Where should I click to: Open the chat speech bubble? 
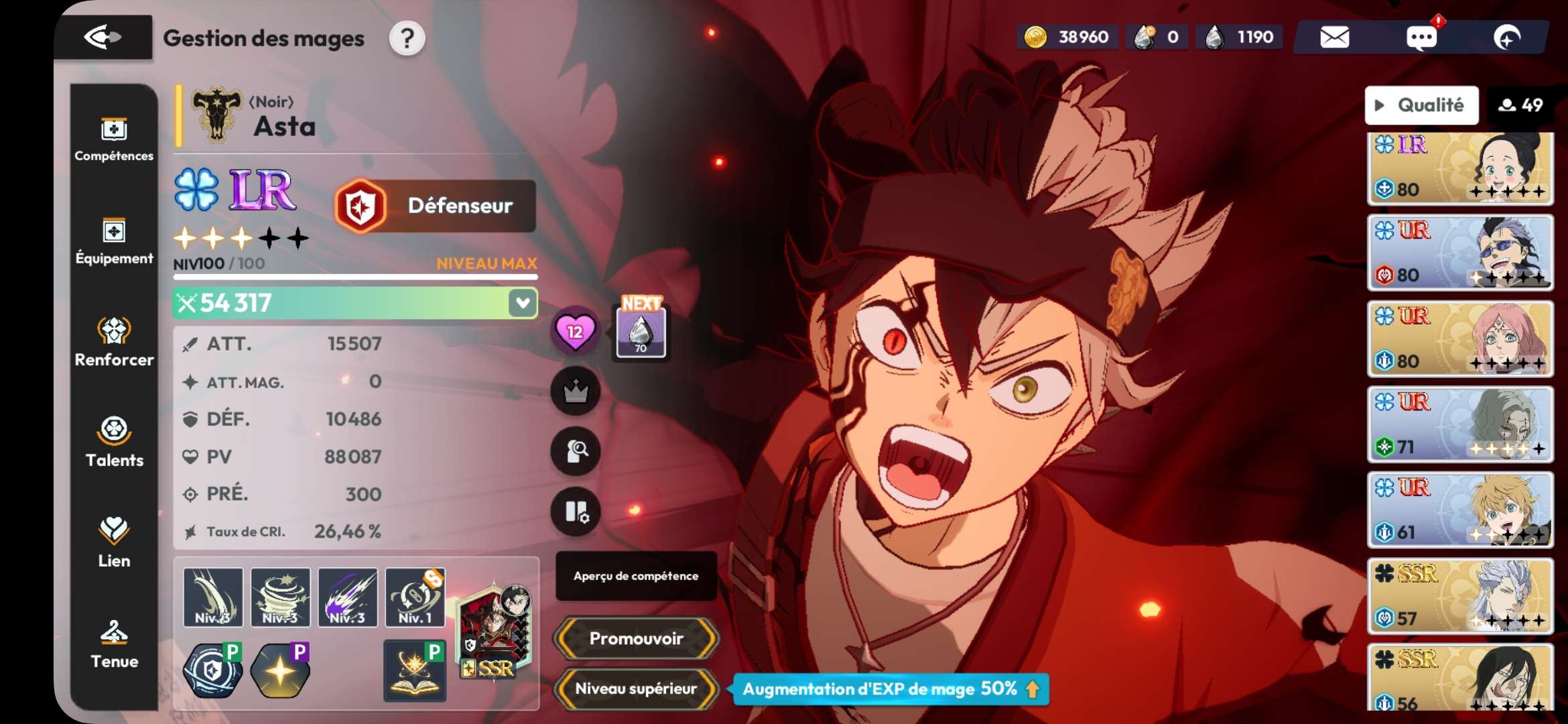click(1421, 38)
